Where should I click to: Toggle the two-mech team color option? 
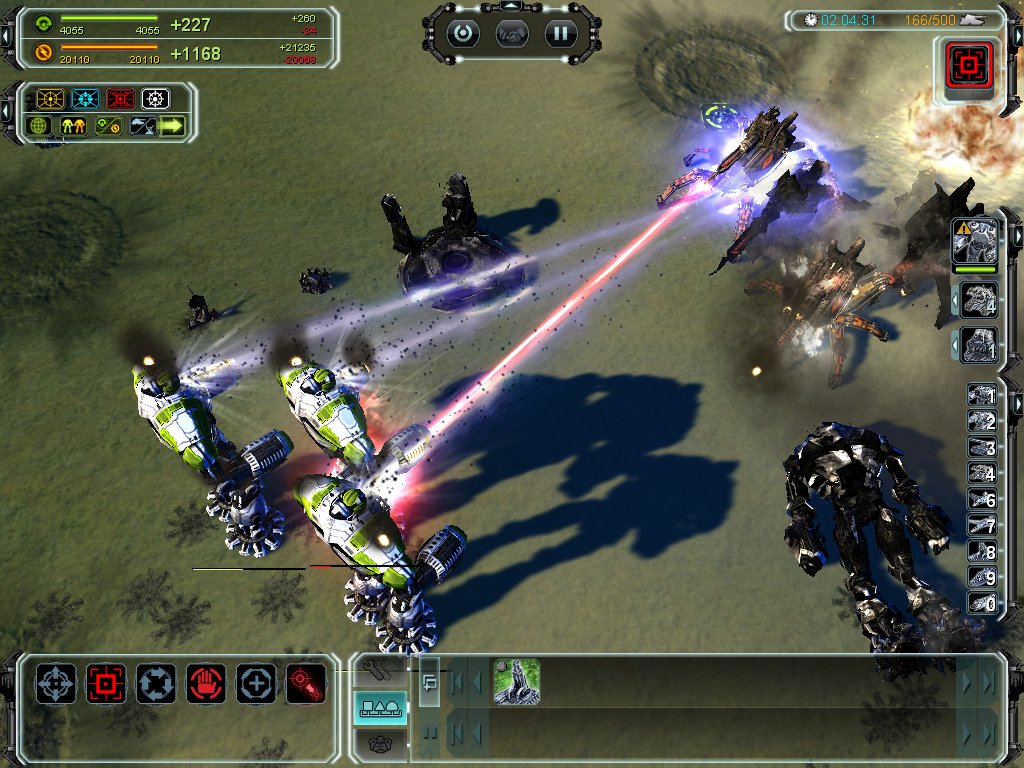click(x=74, y=126)
